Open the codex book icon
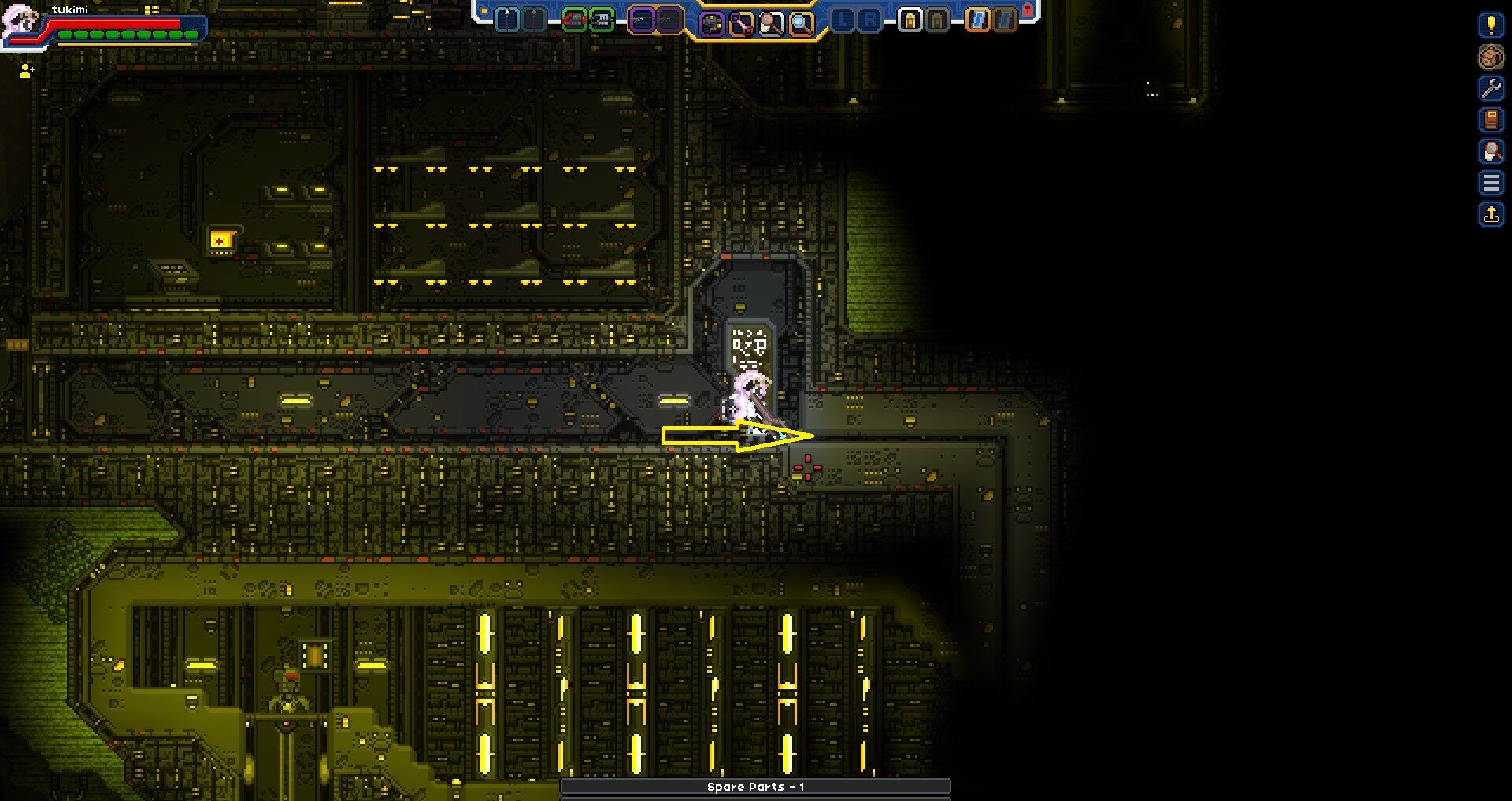The height and width of the screenshot is (801, 1512). 1491,121
